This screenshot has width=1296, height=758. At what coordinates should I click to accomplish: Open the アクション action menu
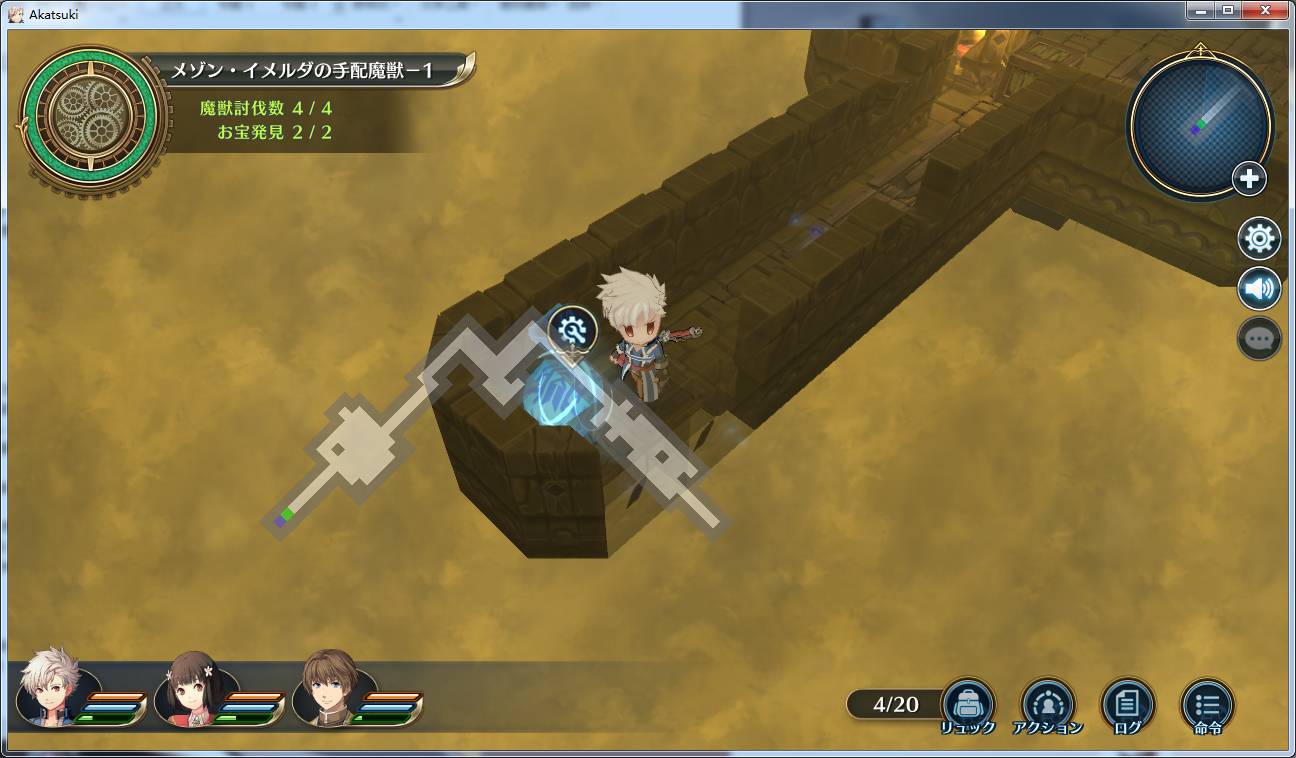click(x=1047, y=703)
